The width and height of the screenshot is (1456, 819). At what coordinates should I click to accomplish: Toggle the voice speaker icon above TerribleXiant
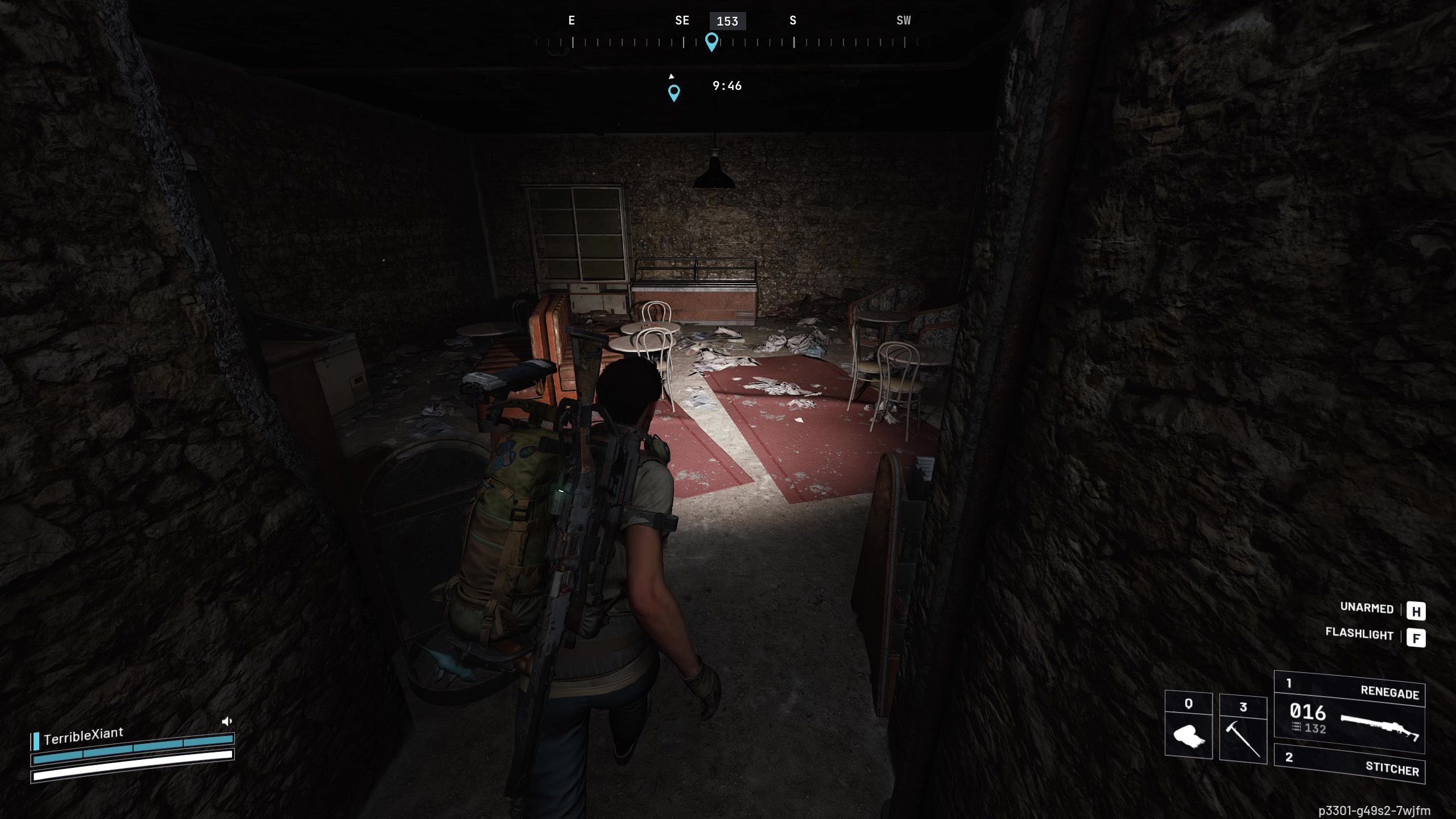227,722
